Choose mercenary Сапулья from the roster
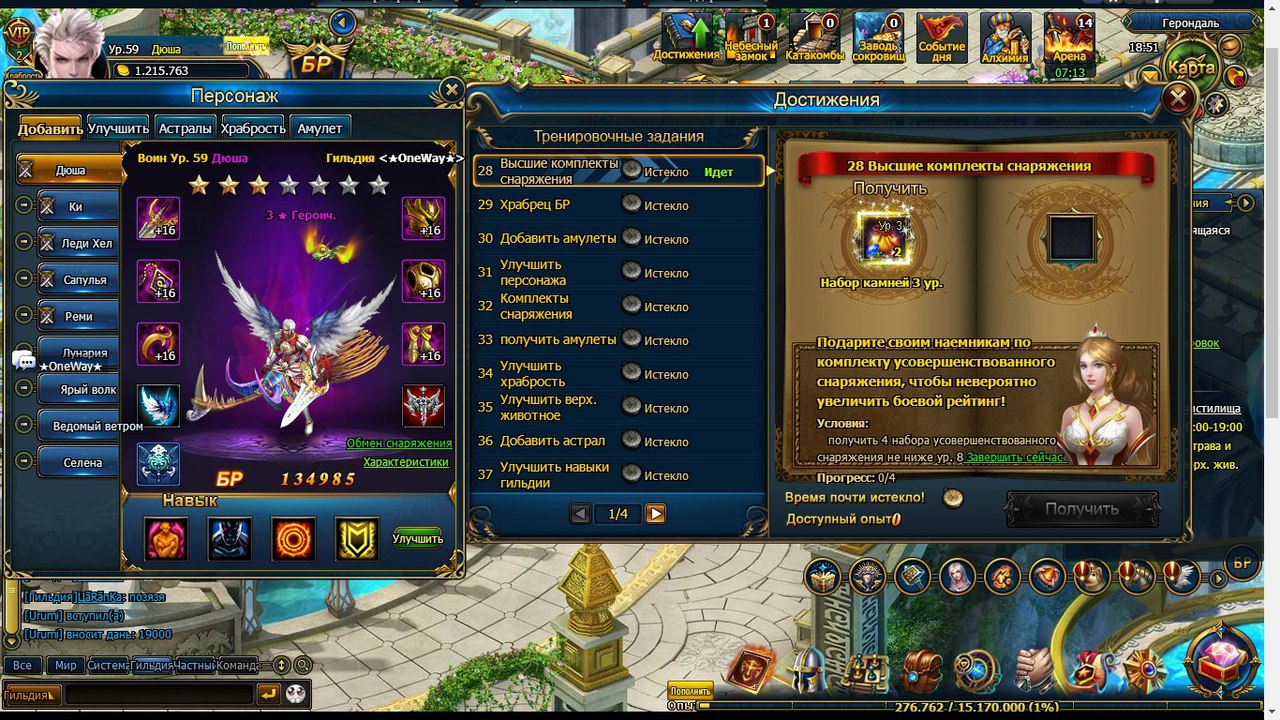 84,280
